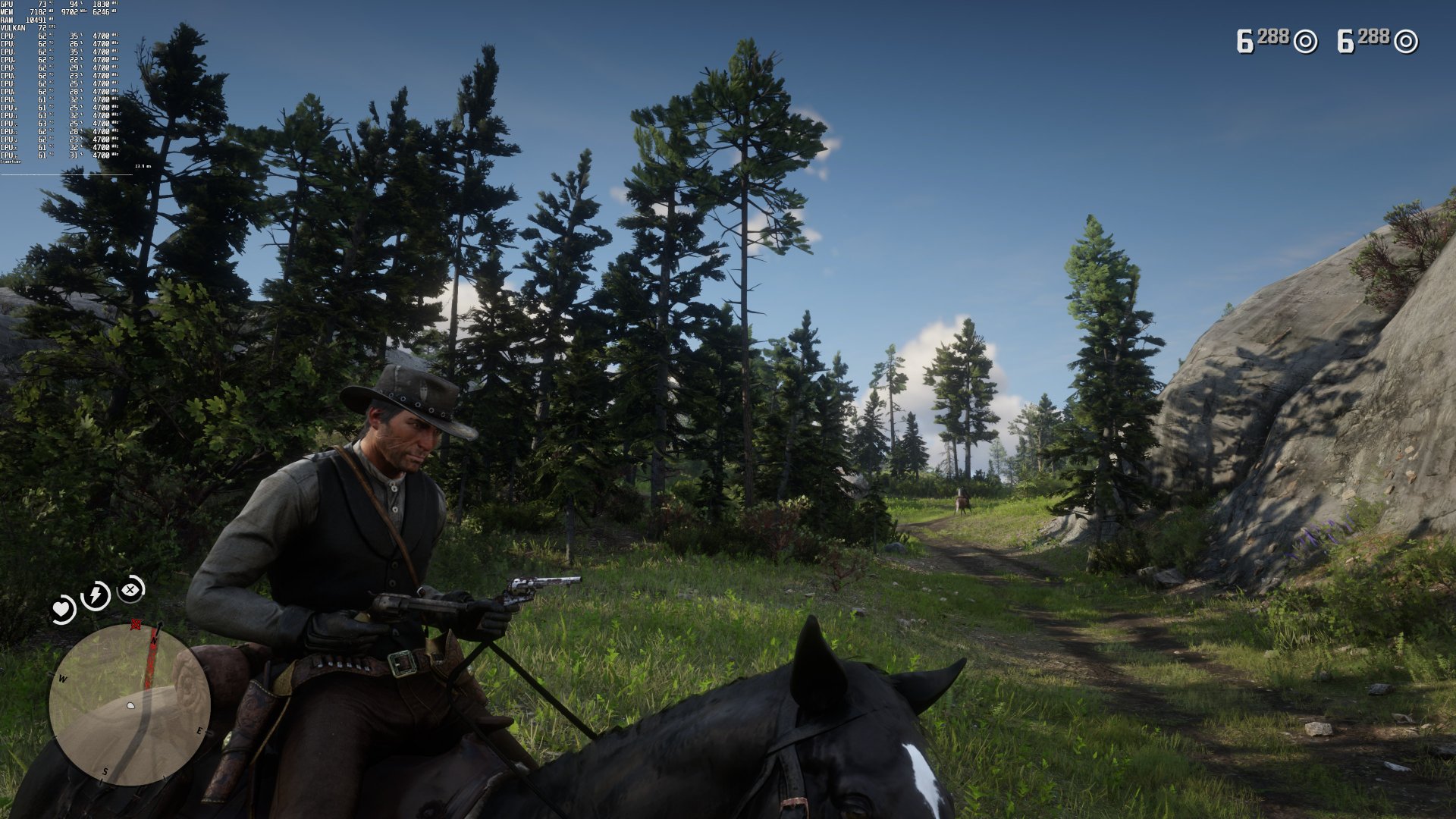The image size is (1456, 819).
Task: Click the red waypoint X on the minimap
Action: pyautogui.click(x=136, y=624)
